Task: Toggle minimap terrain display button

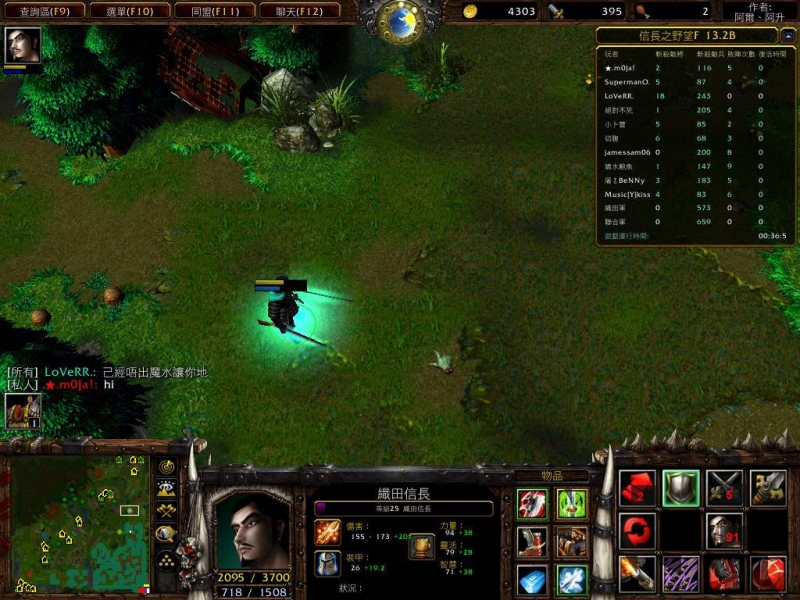Action: coord(166,488)
